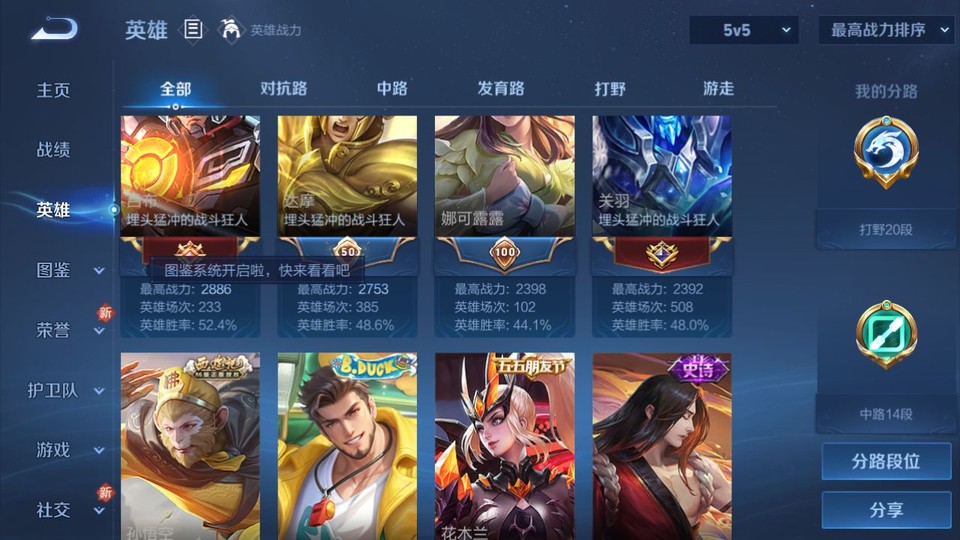The width and height of the screenshot is (960, 540).
Task: Switch to the 游走 roaming tab
Action: (718, 88)
